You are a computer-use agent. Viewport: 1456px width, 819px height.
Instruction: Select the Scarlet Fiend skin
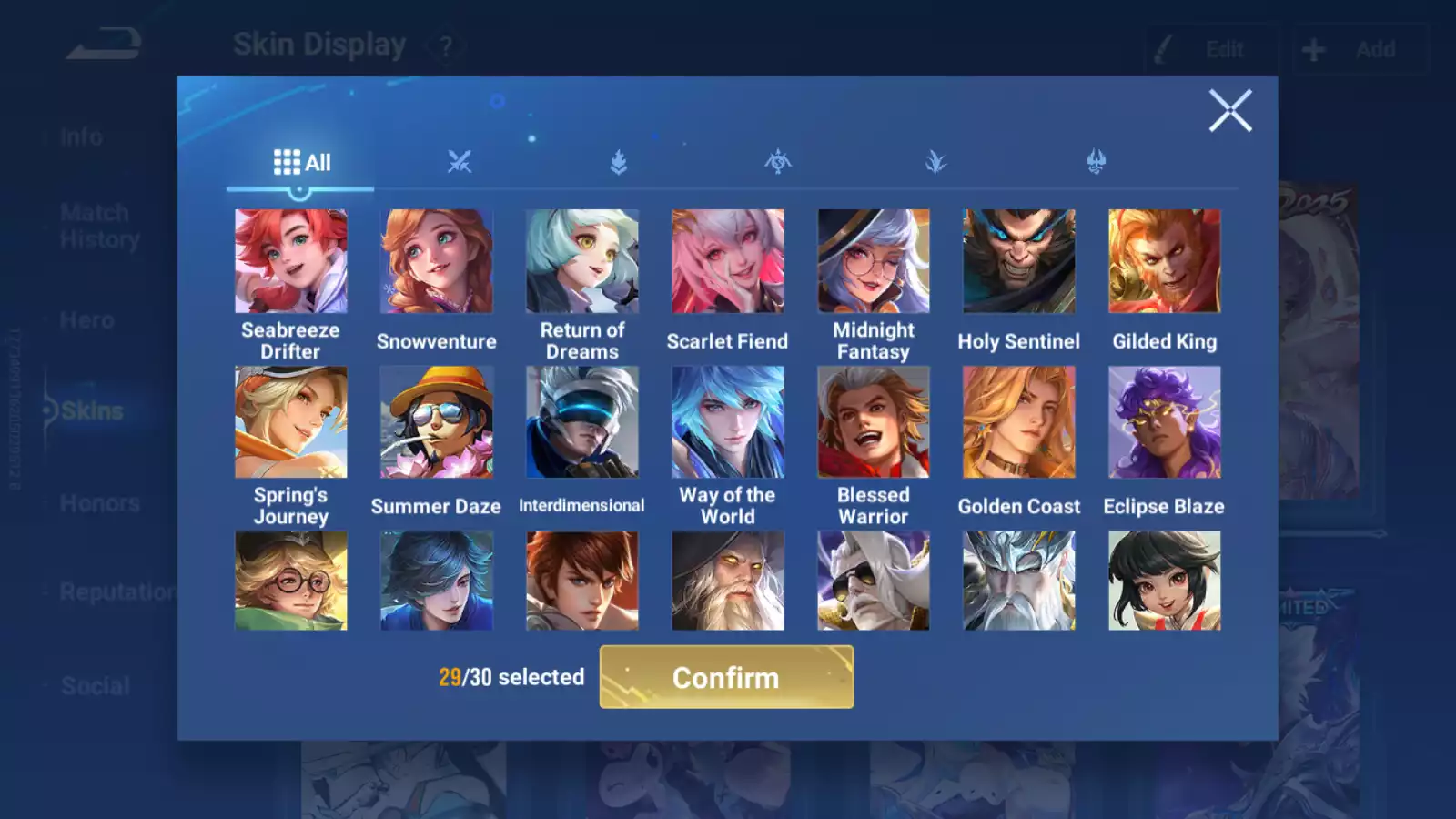click(x=727, y=262)
